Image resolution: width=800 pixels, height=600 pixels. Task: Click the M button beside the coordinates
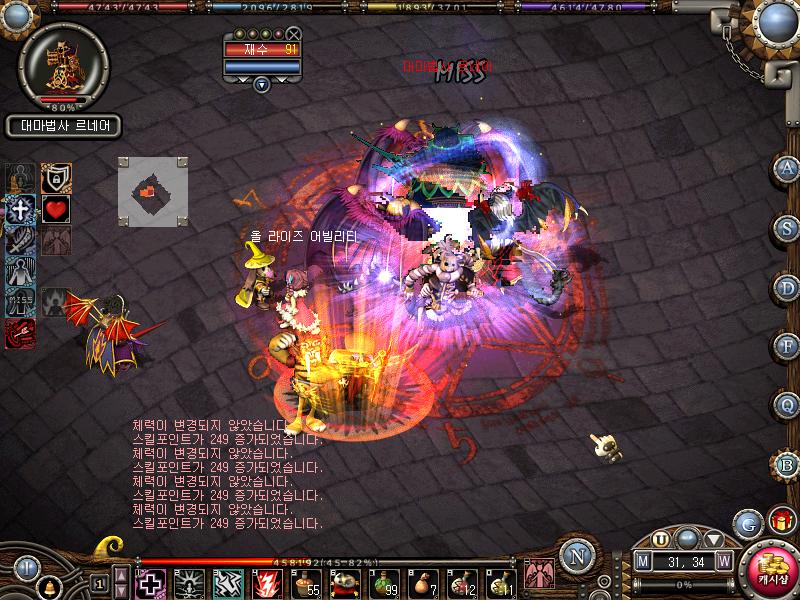pos(642,561)
